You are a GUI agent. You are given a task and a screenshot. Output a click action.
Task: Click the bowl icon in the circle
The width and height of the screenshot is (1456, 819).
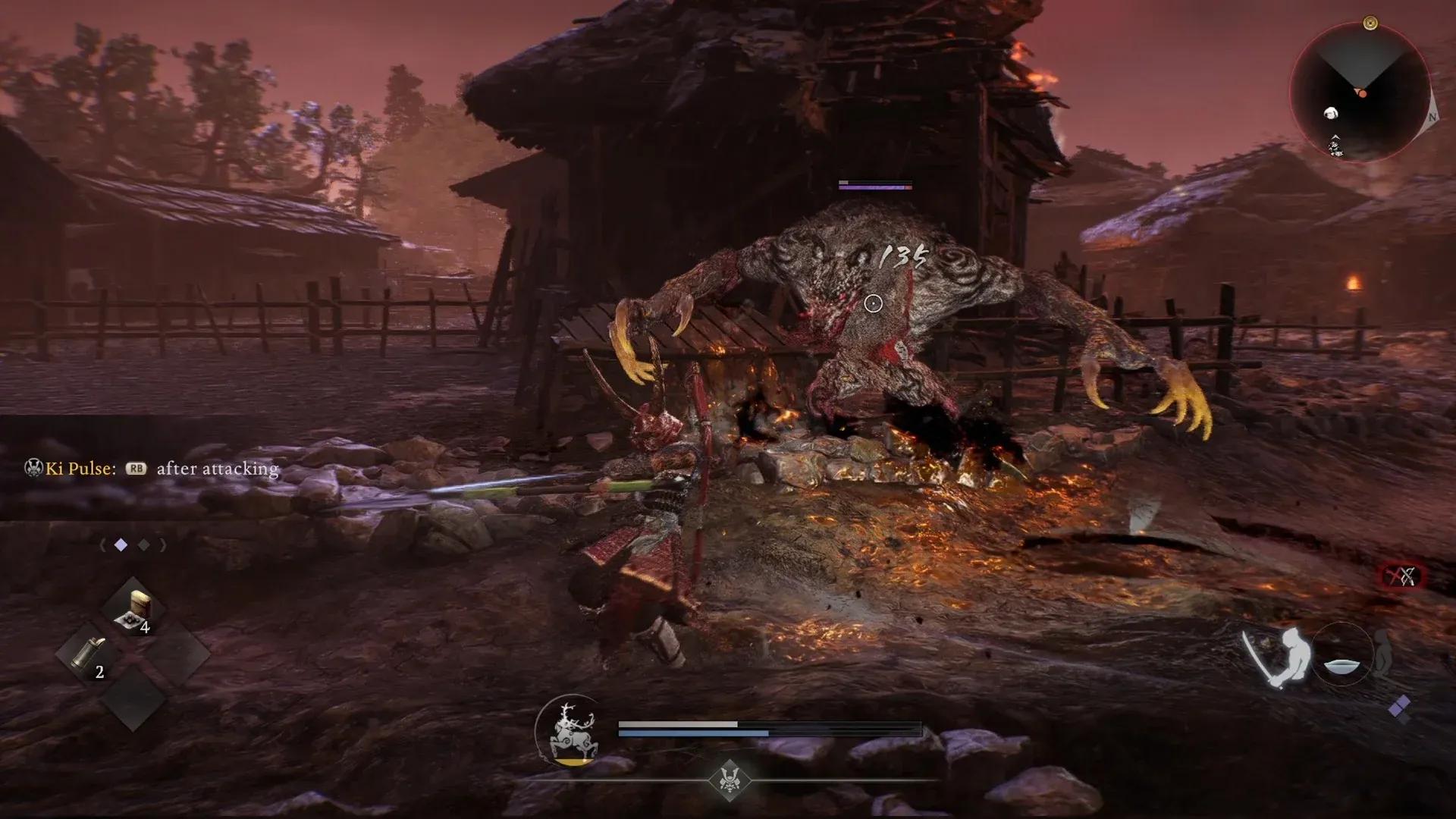(1342, 665)
